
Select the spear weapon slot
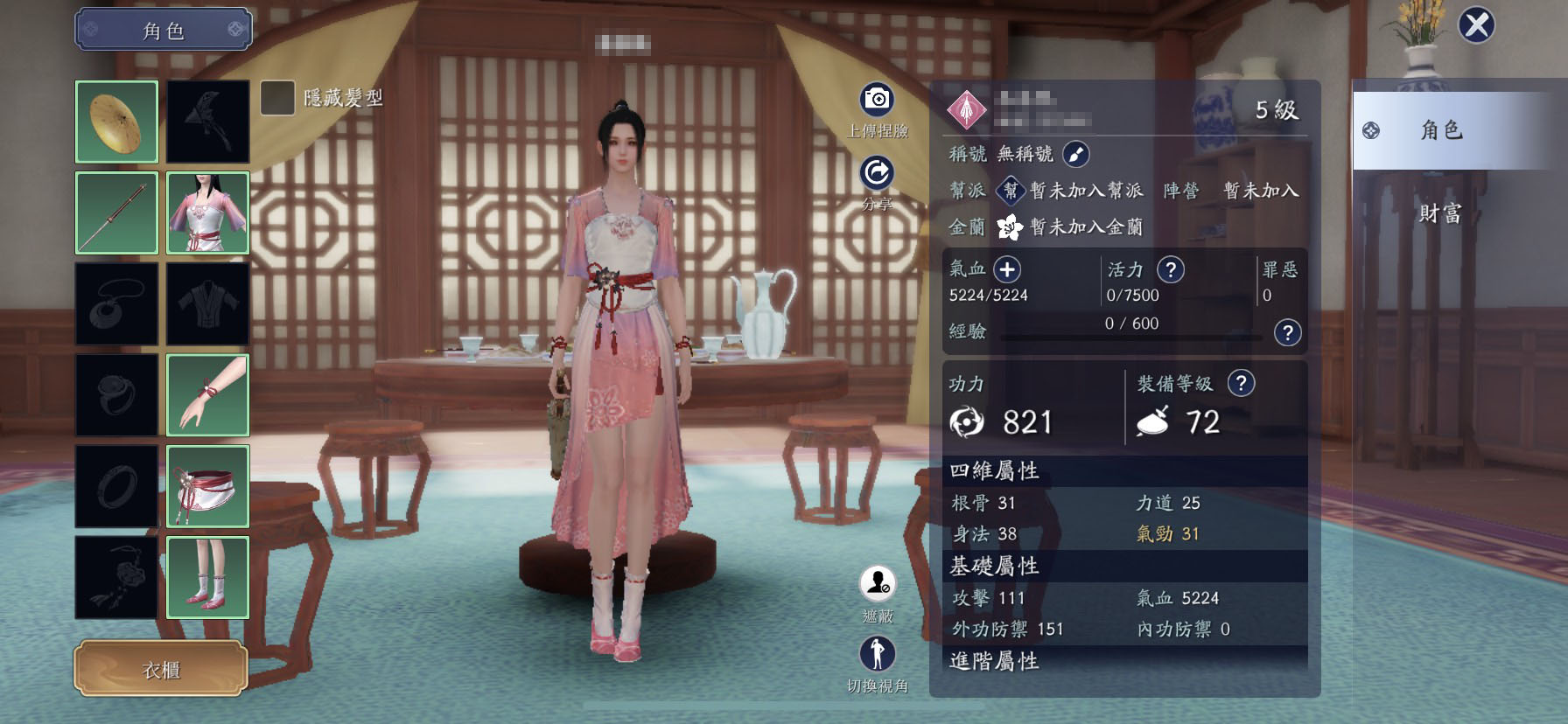pyautogui.click(x=117, y=213)
